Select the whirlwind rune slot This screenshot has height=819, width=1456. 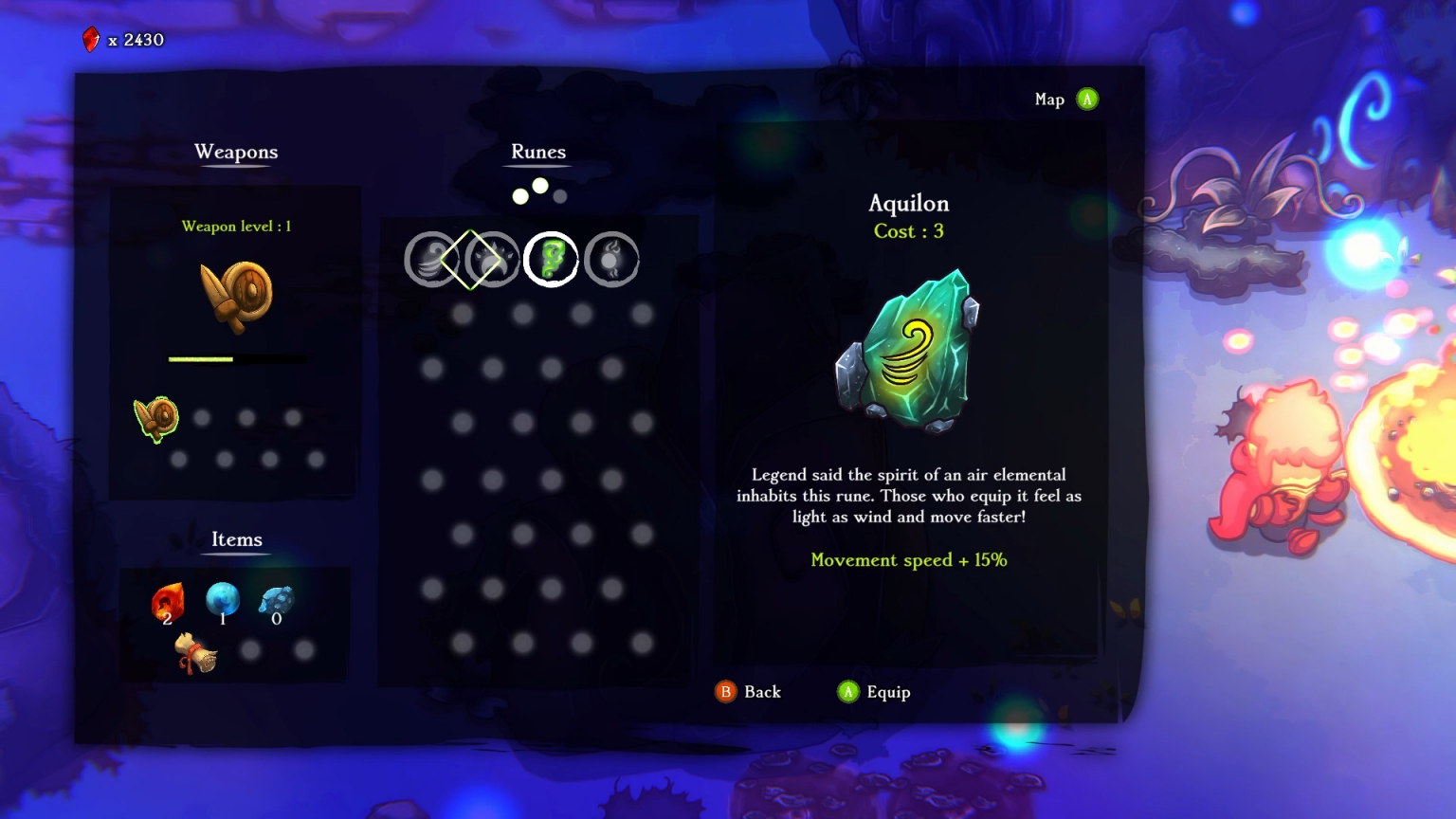coord(431,259)
